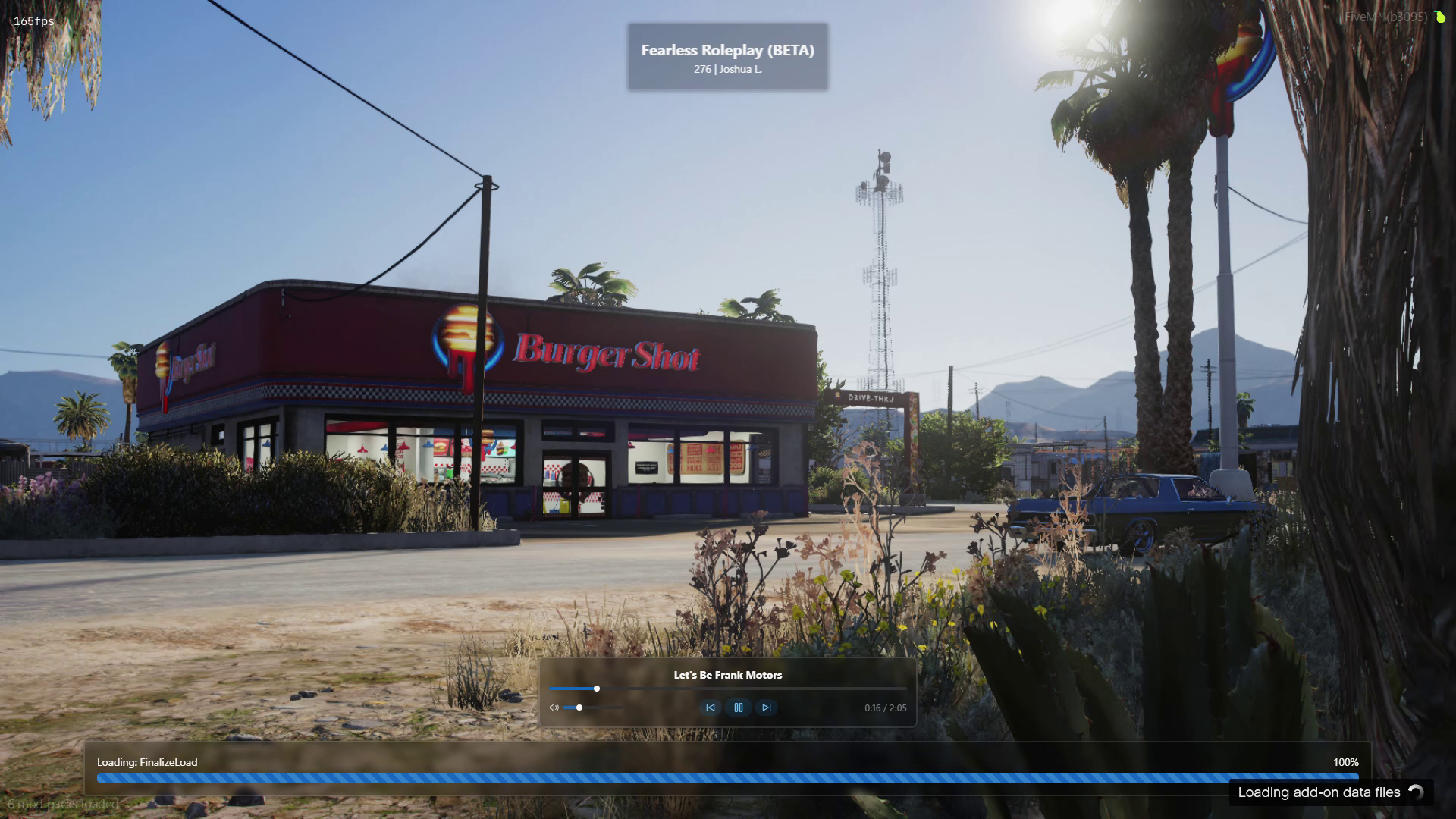Skip to the next track
This screenshot has width=1456, height=819.
point(766,708)
